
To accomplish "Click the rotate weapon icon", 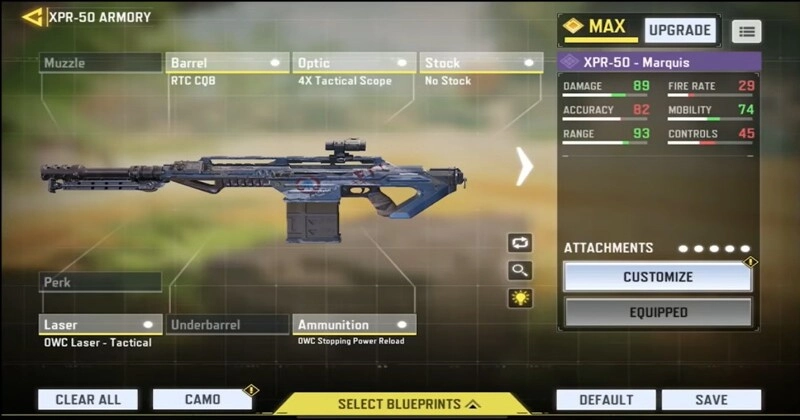I will click(x=520, y=243).
